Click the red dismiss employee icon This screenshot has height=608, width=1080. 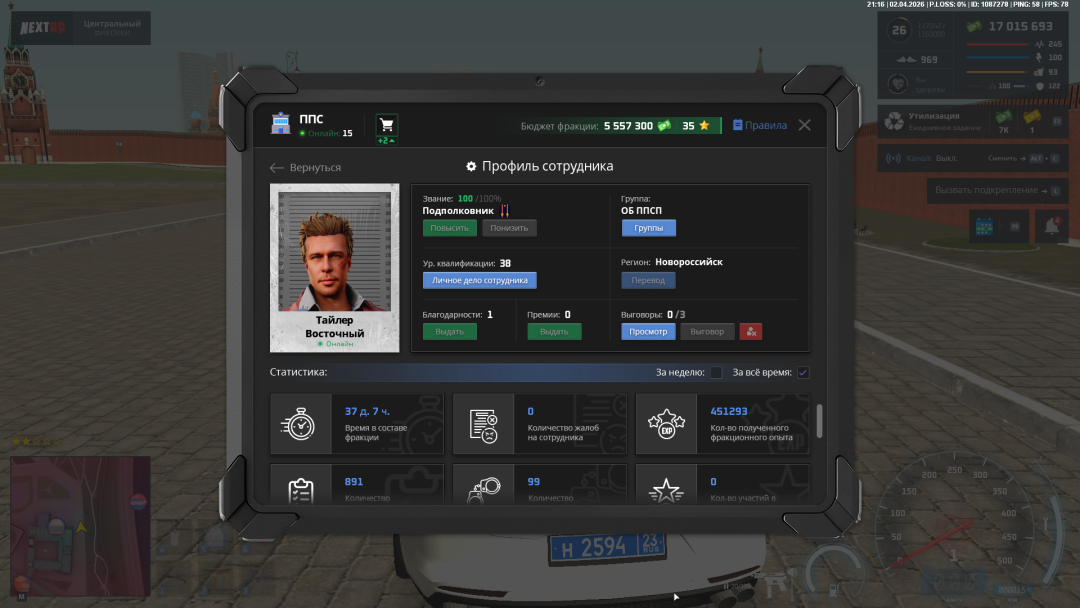pos(751,332)
